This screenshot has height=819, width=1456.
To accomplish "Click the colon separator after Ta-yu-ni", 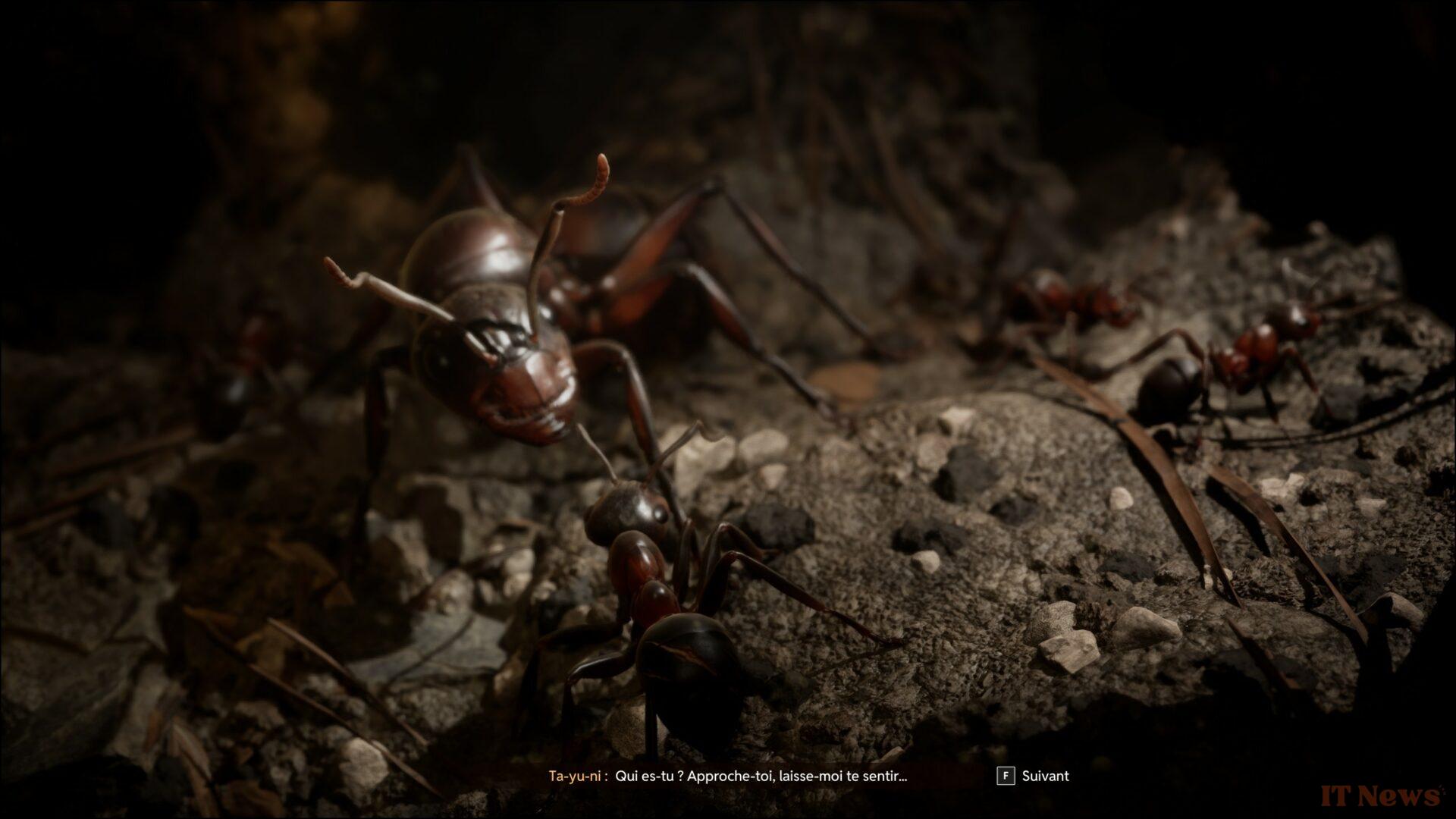I will [x=607, y=776].
